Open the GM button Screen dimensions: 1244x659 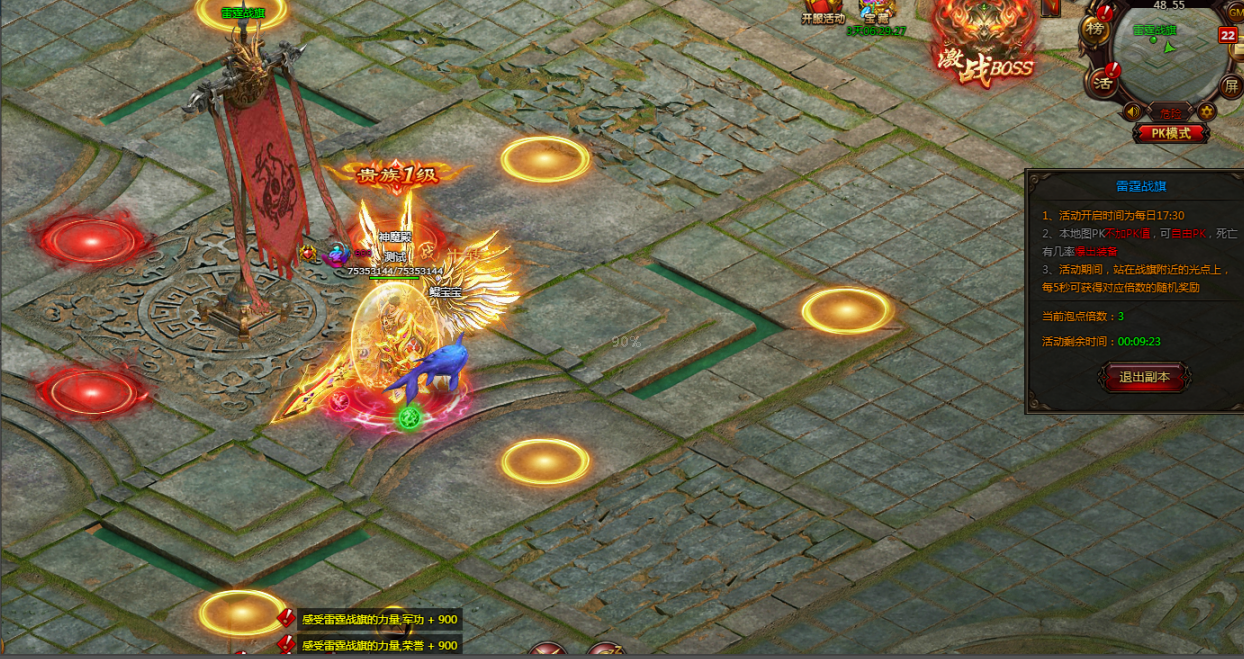1234,10
